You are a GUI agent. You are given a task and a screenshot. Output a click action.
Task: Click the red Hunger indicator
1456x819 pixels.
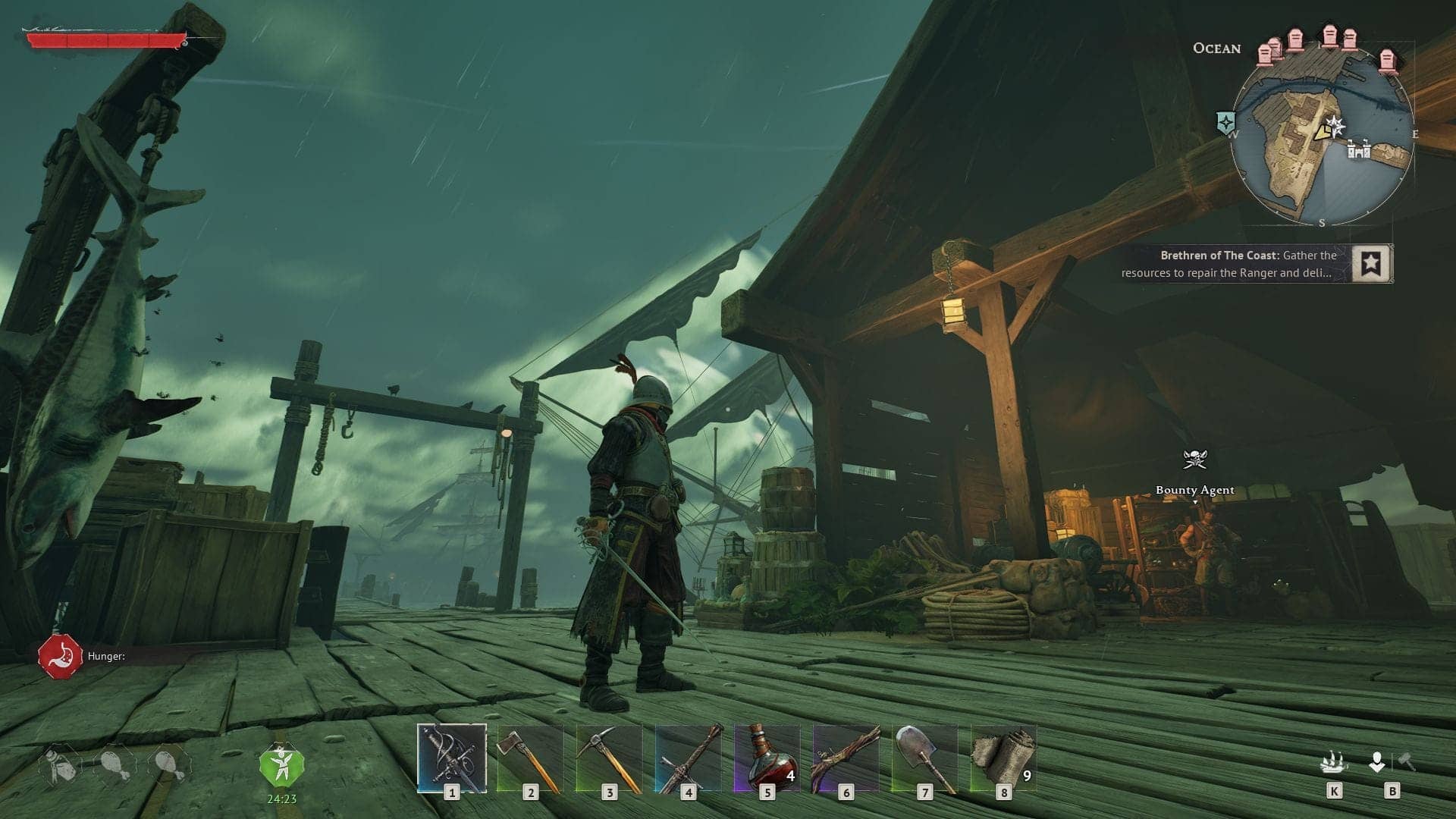point(58,654)
